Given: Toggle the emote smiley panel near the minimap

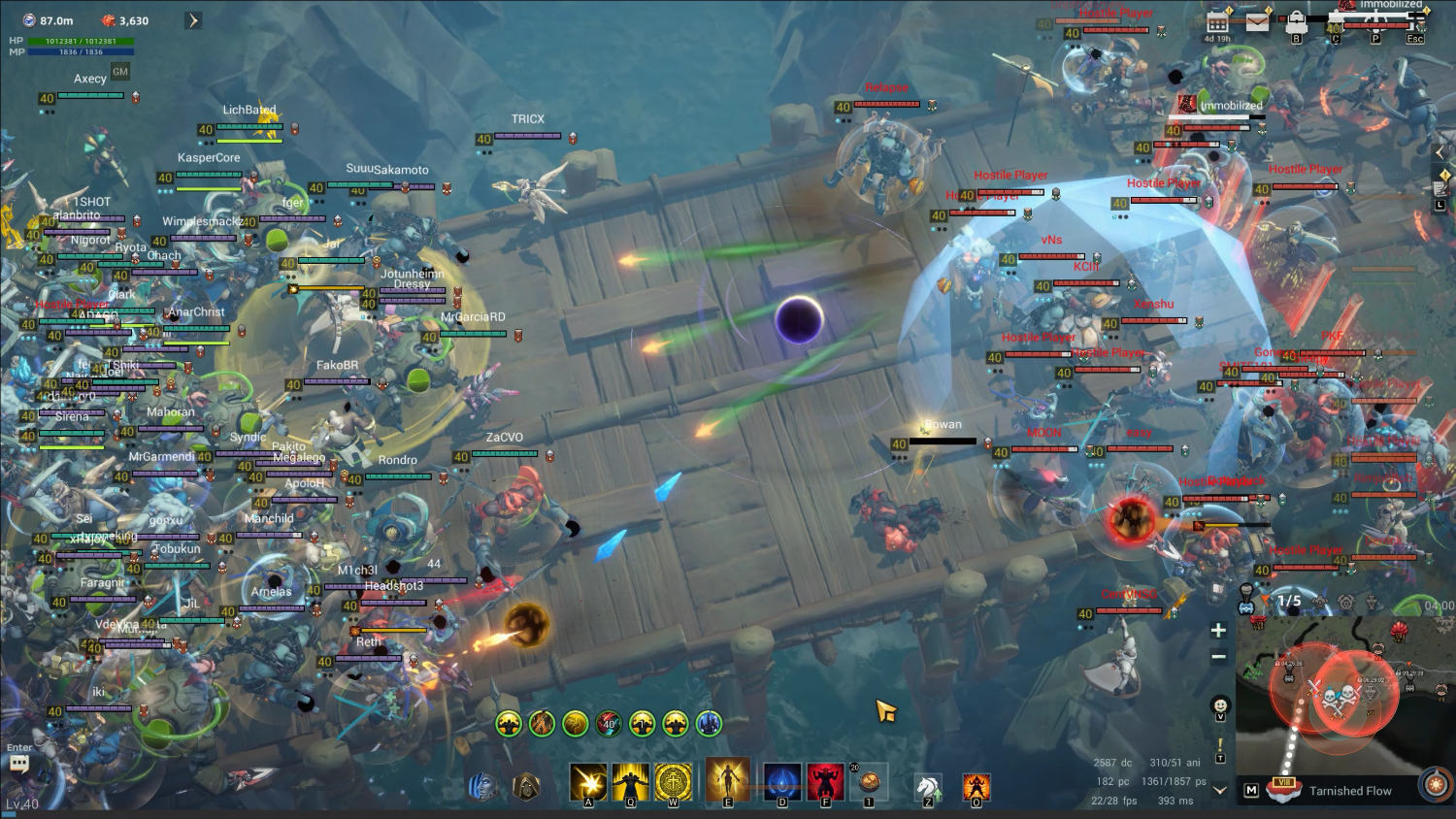Looking at the screenshot, I should coord(1220,705).
